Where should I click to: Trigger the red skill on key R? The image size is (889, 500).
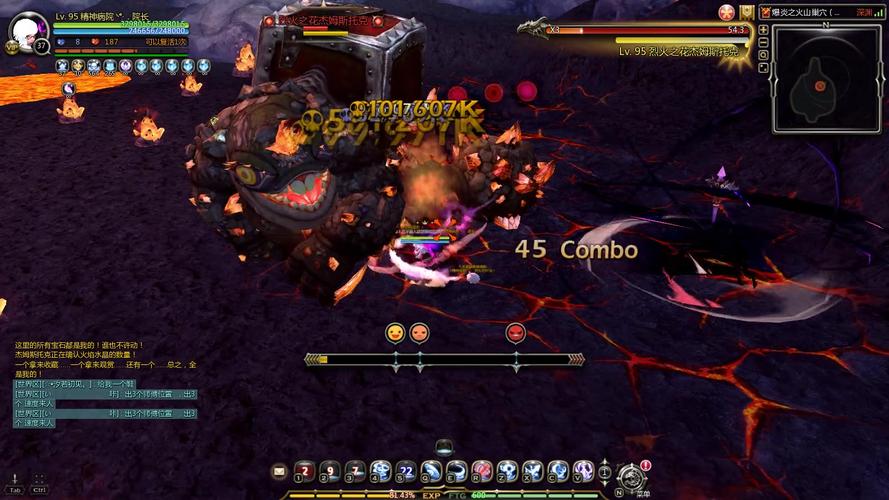point(482,471)
